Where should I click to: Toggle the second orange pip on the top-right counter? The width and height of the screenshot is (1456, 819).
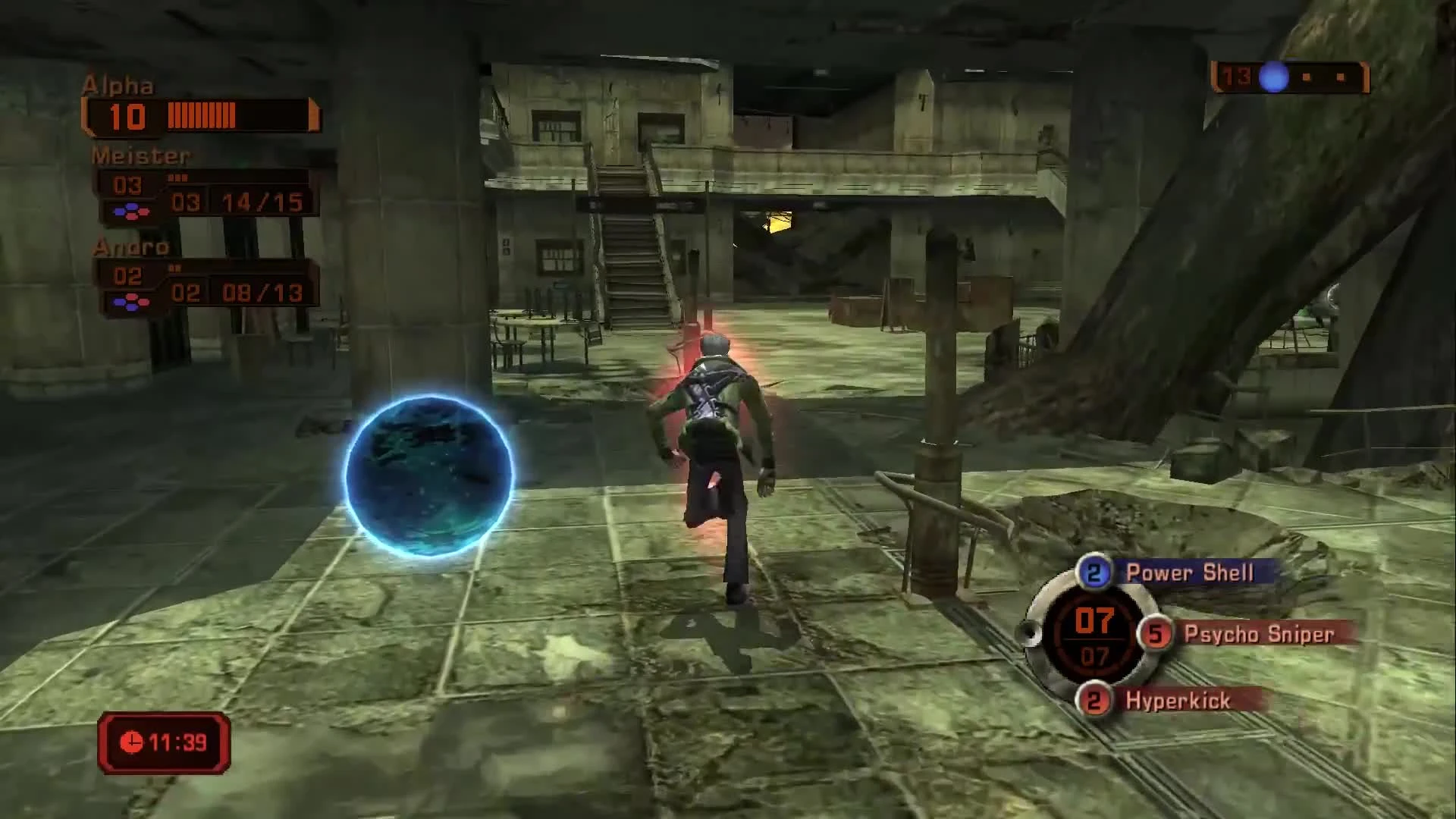[x=1341, y=77]
